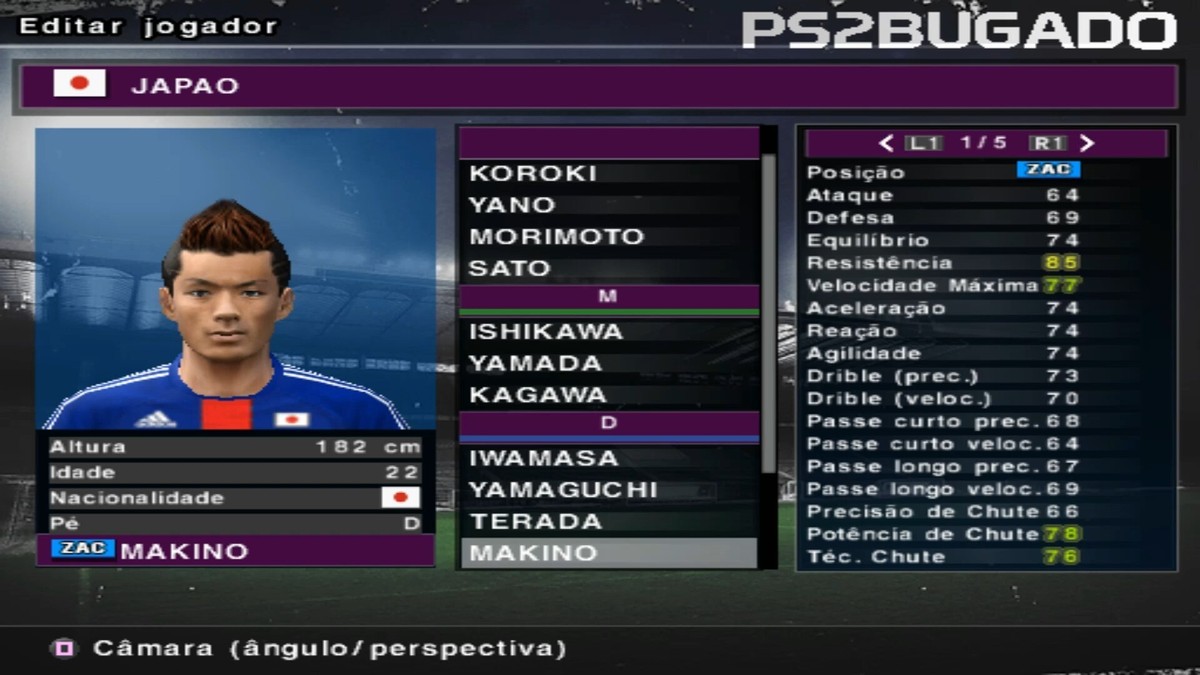Choose YAMAGUCHI in the defender list
The height and width of the screenshot is (675, 1200).
608,490
